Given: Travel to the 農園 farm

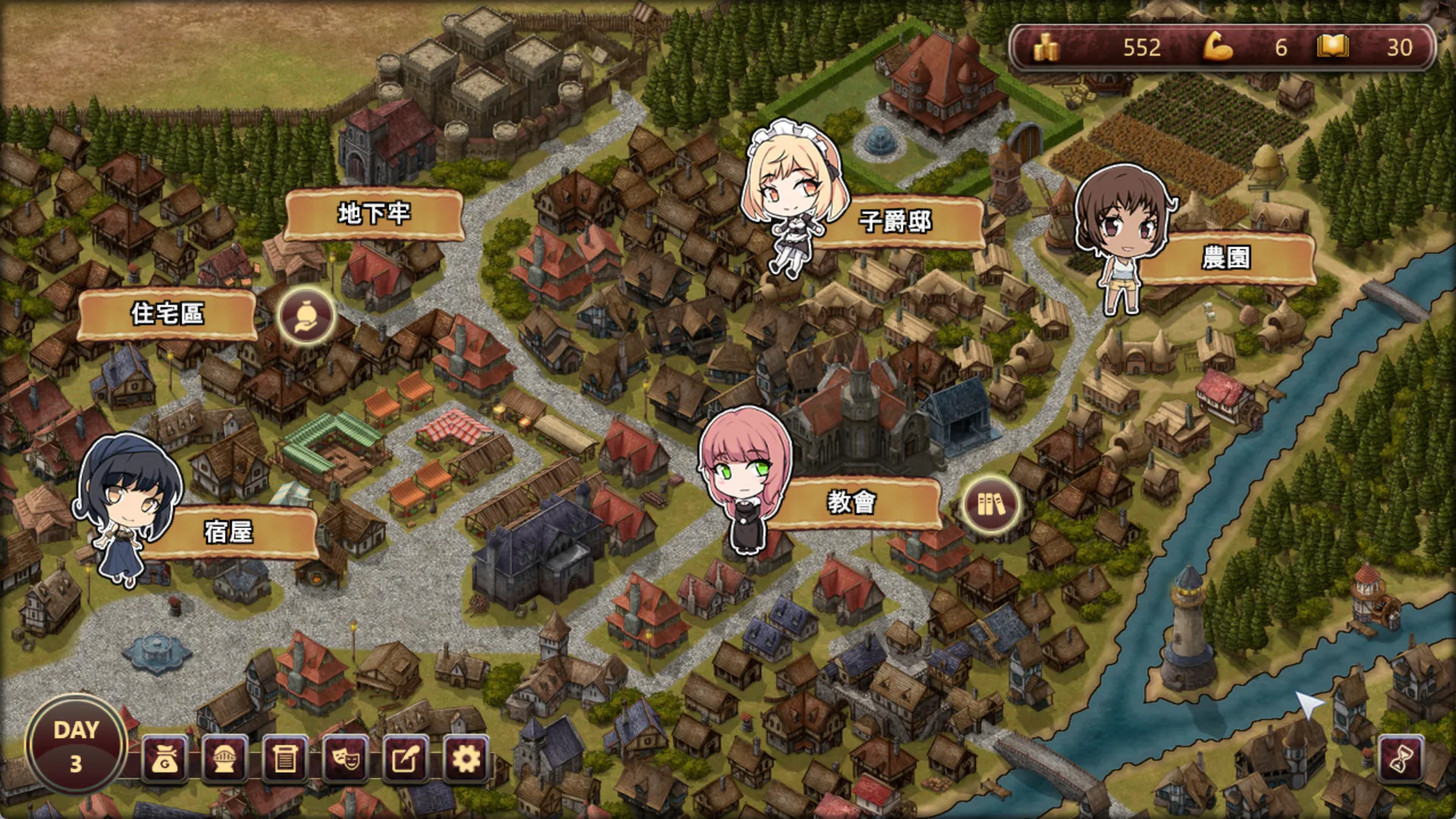Looking at the screenshot, I should (x=1225, y=259).
